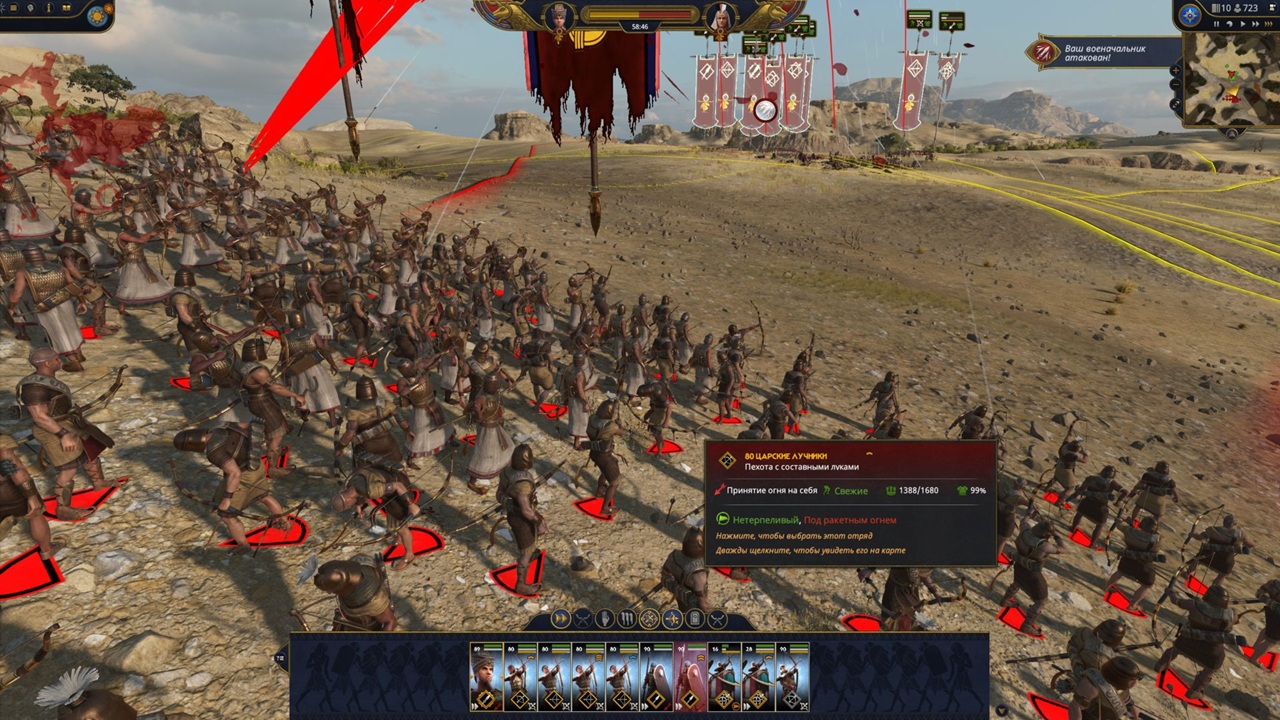Select the chariot unit card showing 56

click(x=724, y=678)
